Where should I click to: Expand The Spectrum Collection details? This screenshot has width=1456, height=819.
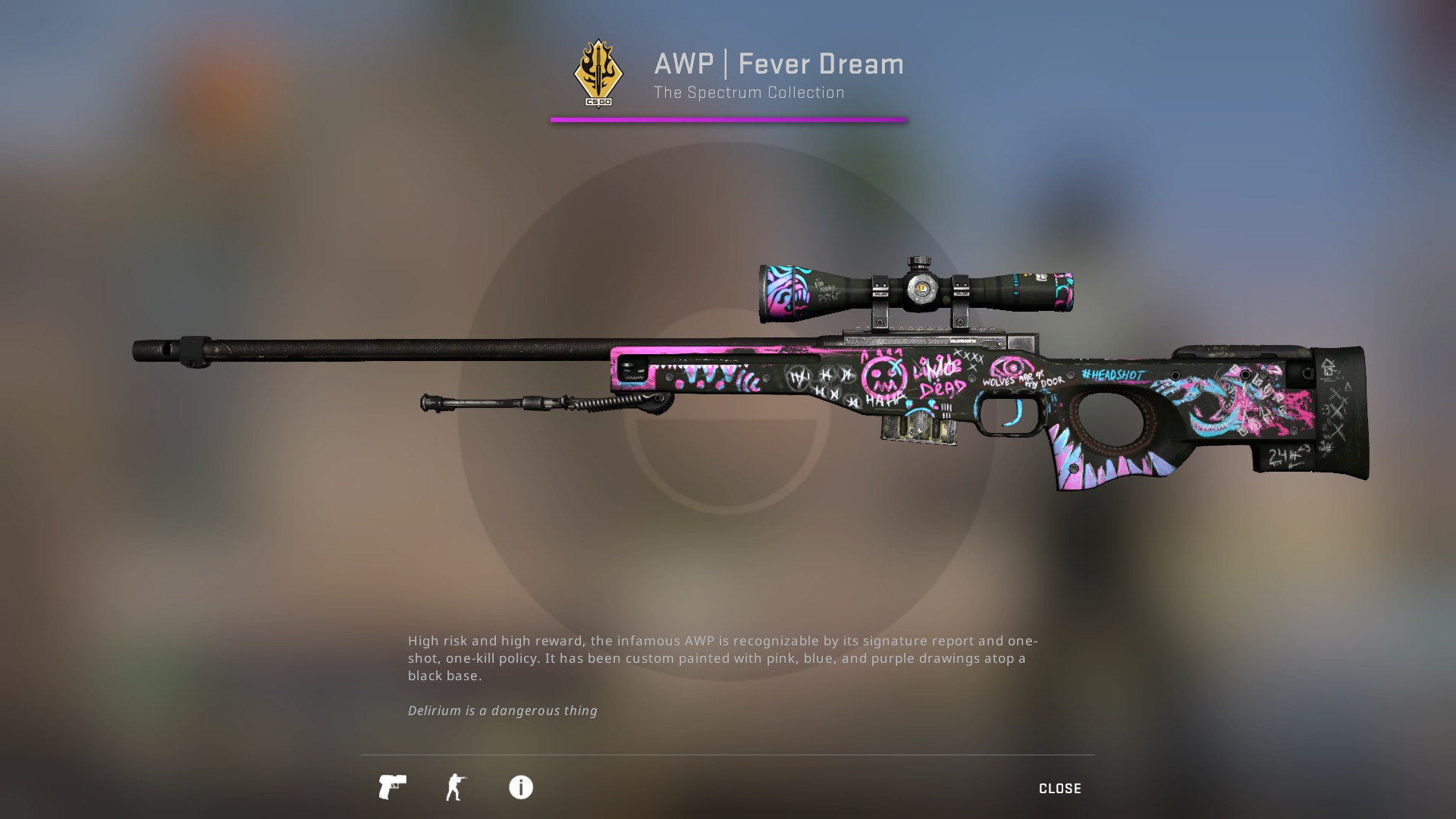coord(749,93)
